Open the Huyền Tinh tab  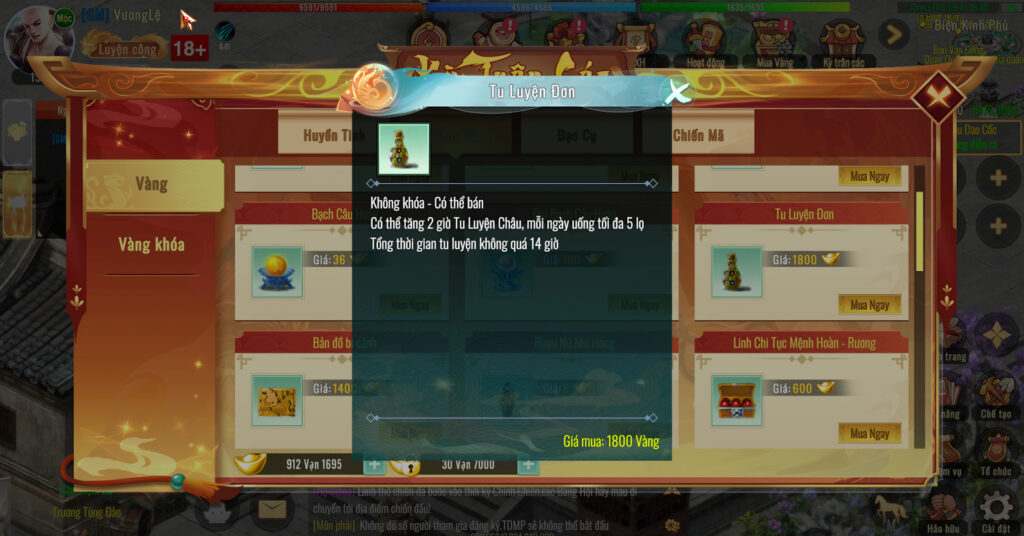click(334, 136)
